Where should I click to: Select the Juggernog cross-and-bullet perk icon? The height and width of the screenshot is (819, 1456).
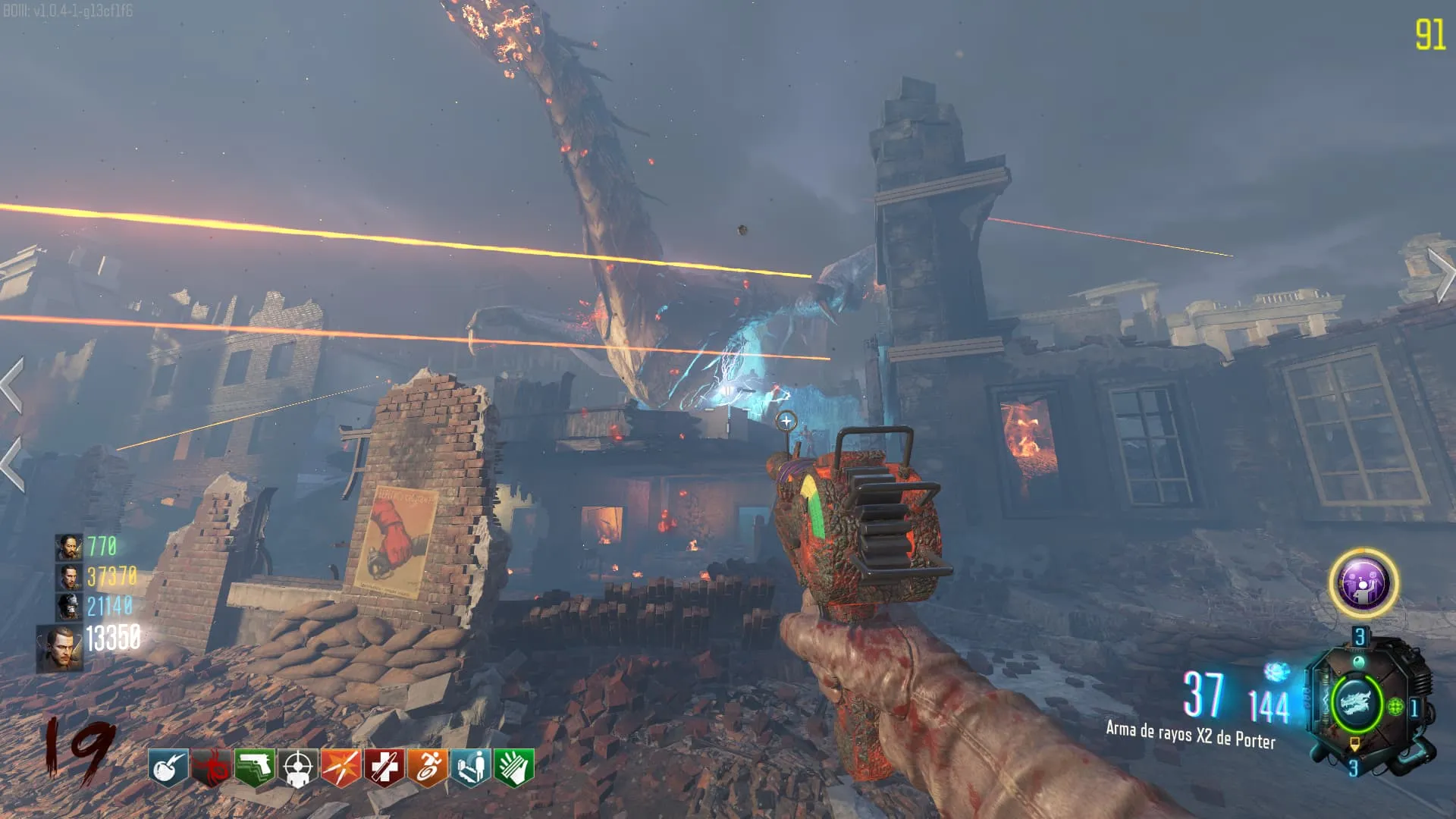click(x=384, y=768)
